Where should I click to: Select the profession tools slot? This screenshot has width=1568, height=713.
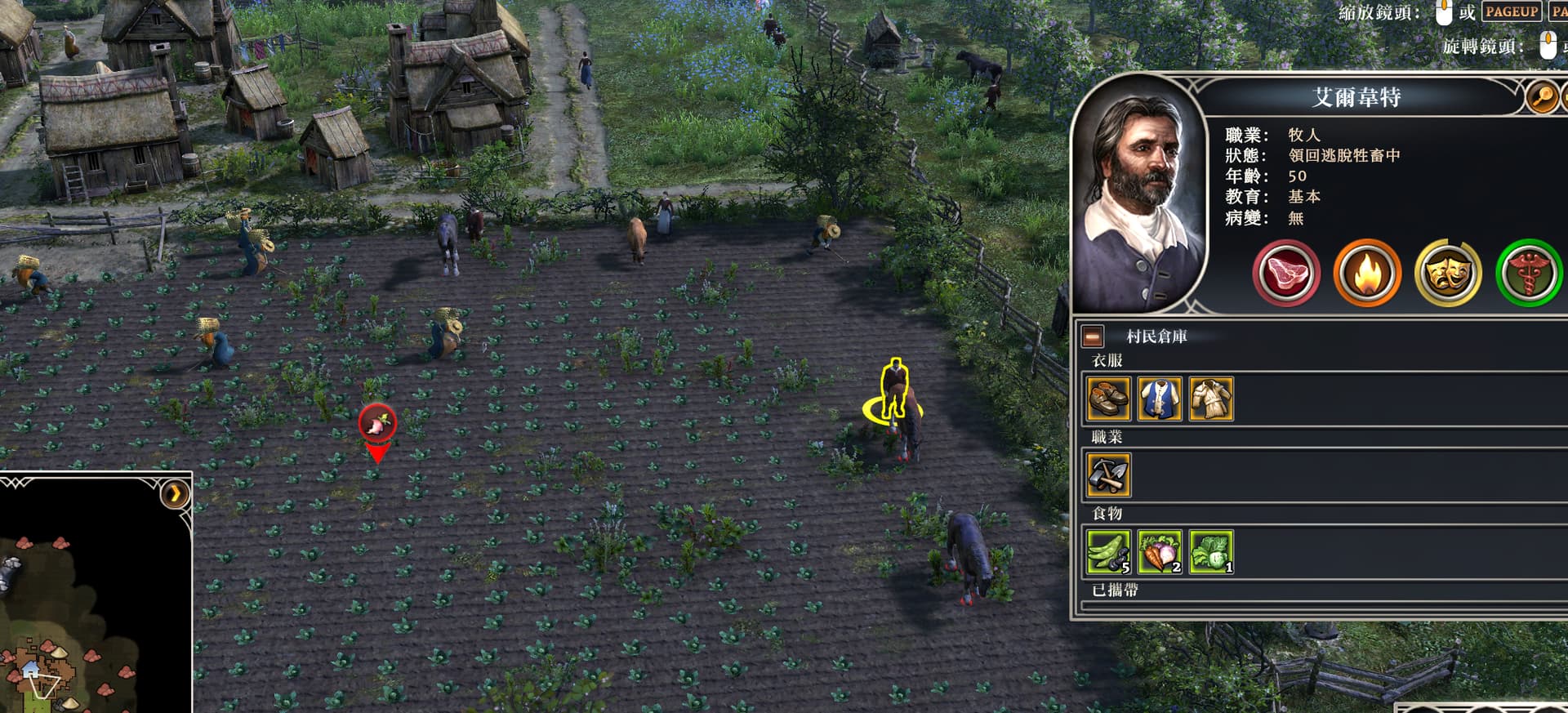[1108, 475]
